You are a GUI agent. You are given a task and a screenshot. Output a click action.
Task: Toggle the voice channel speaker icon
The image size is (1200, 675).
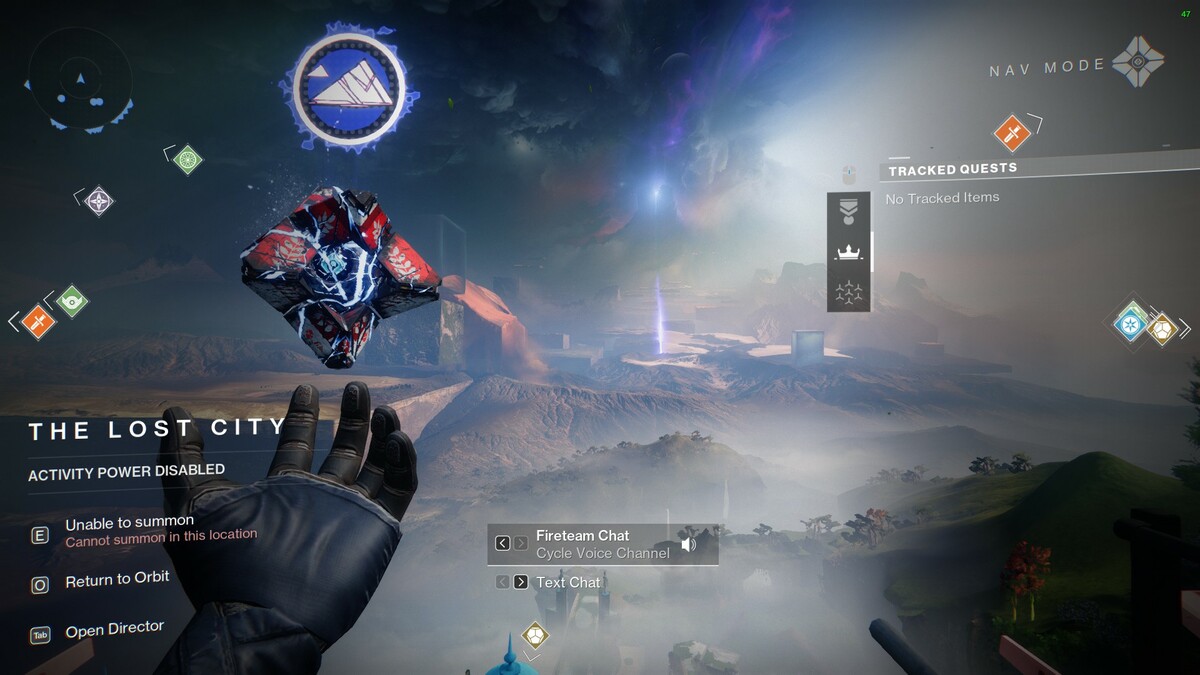click(688, 544)
